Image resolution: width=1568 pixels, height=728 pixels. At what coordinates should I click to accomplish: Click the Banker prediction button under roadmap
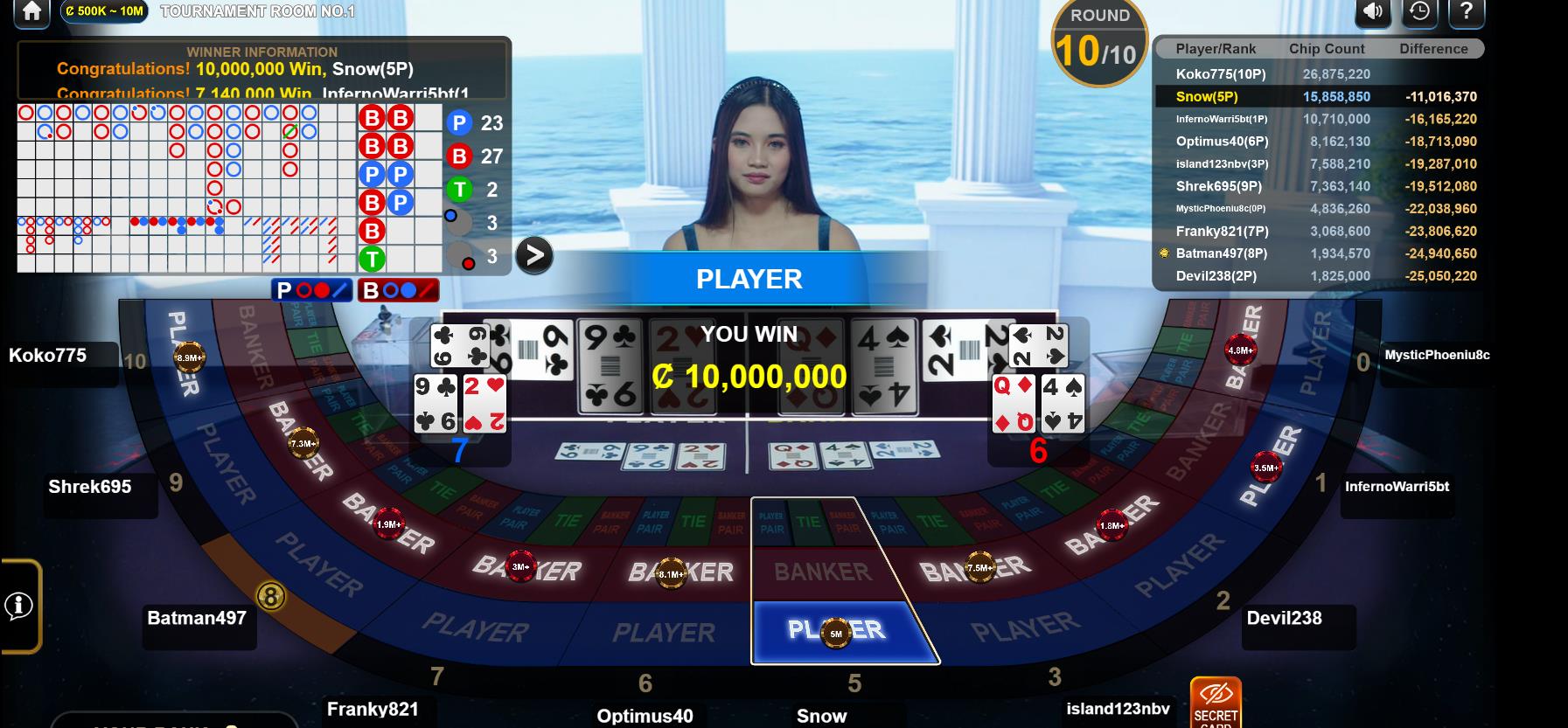398,290
